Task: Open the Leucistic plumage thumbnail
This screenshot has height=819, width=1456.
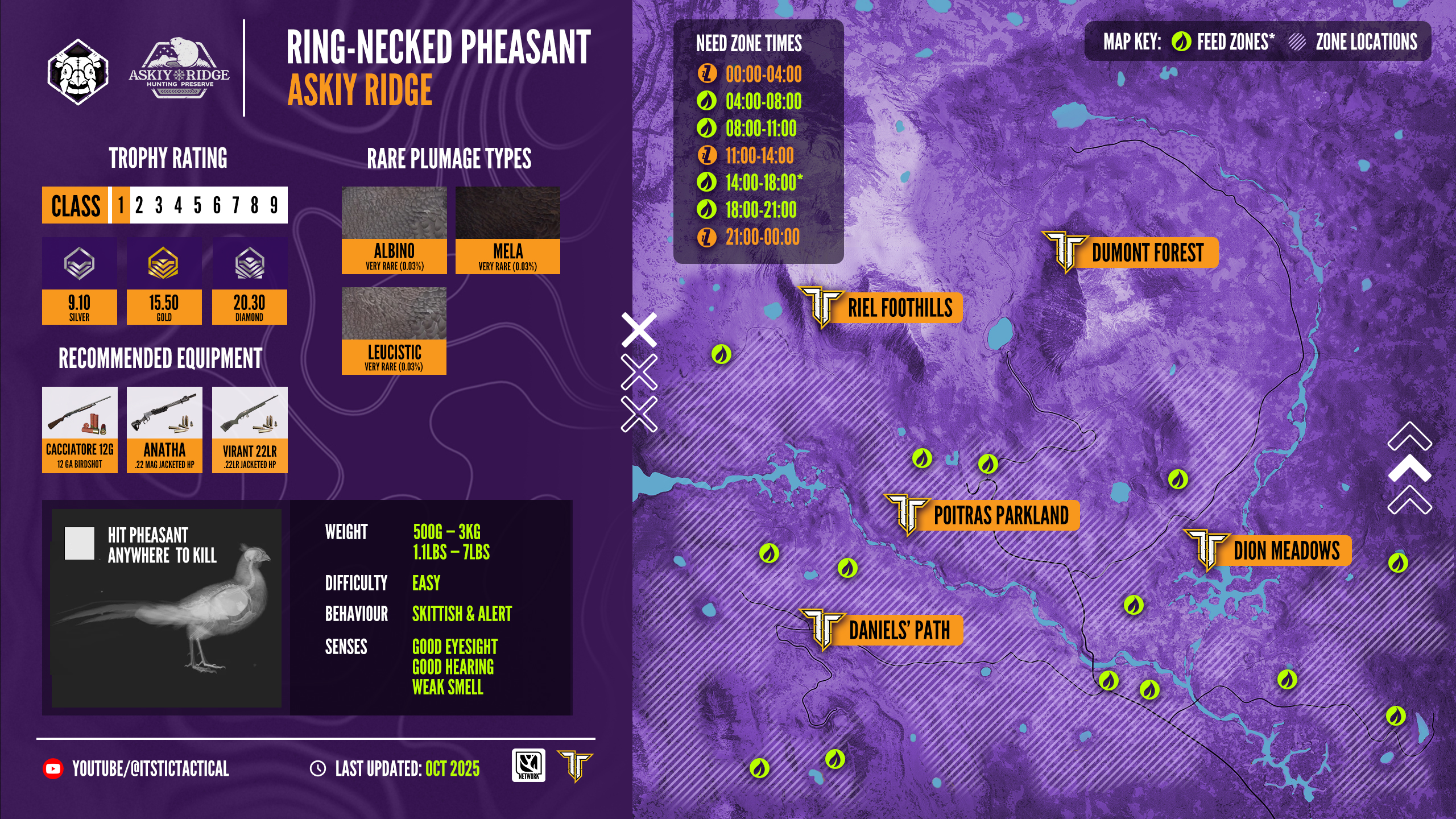Action: coord(394,331)
